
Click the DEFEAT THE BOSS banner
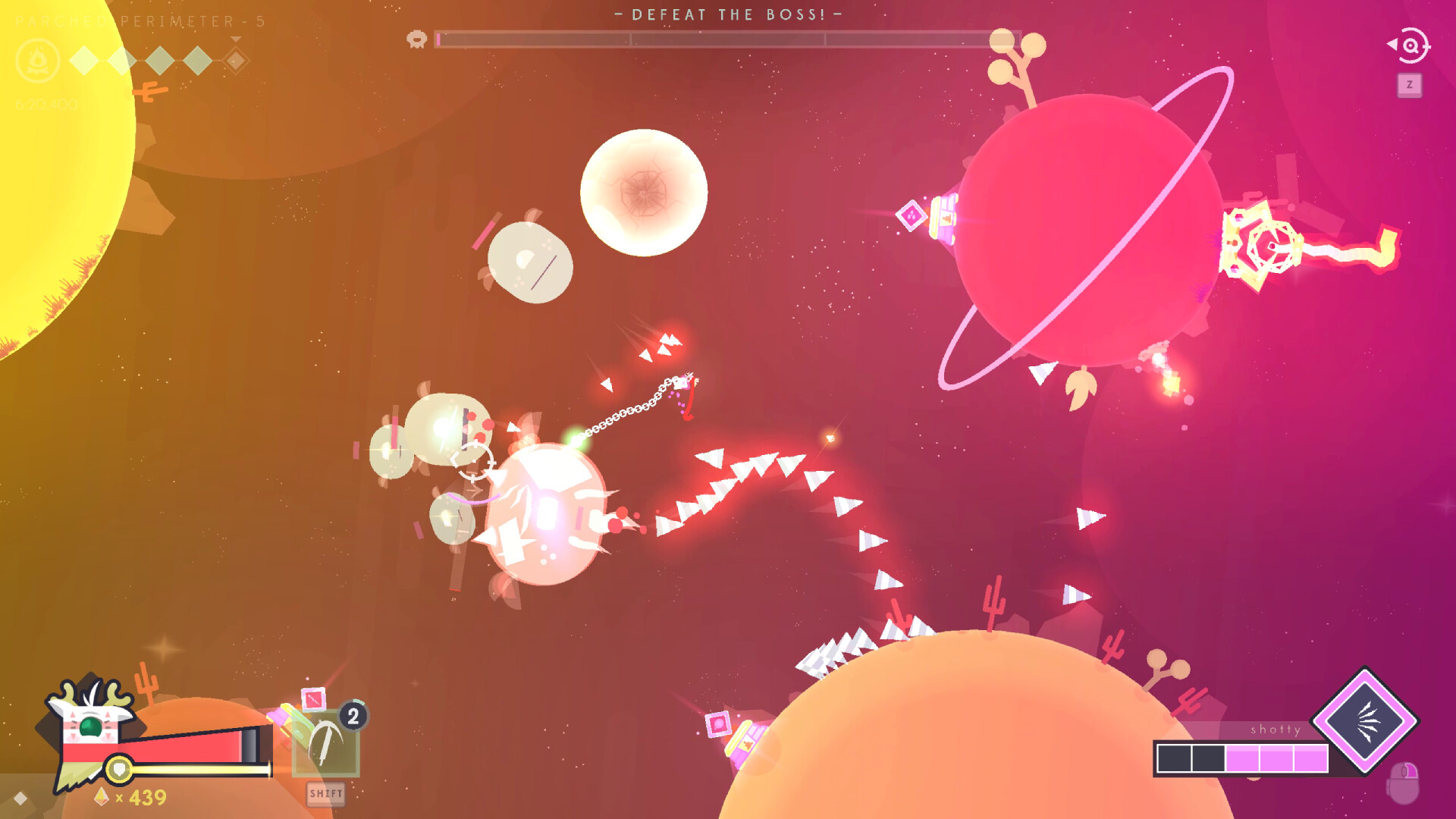(726, 14)
